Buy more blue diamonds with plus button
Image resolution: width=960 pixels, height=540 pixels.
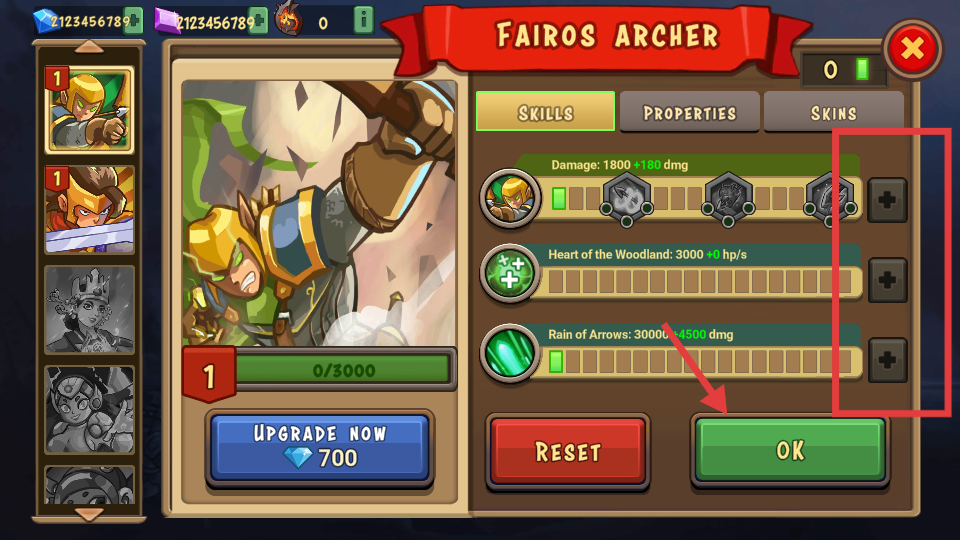(x=133, y=20)
